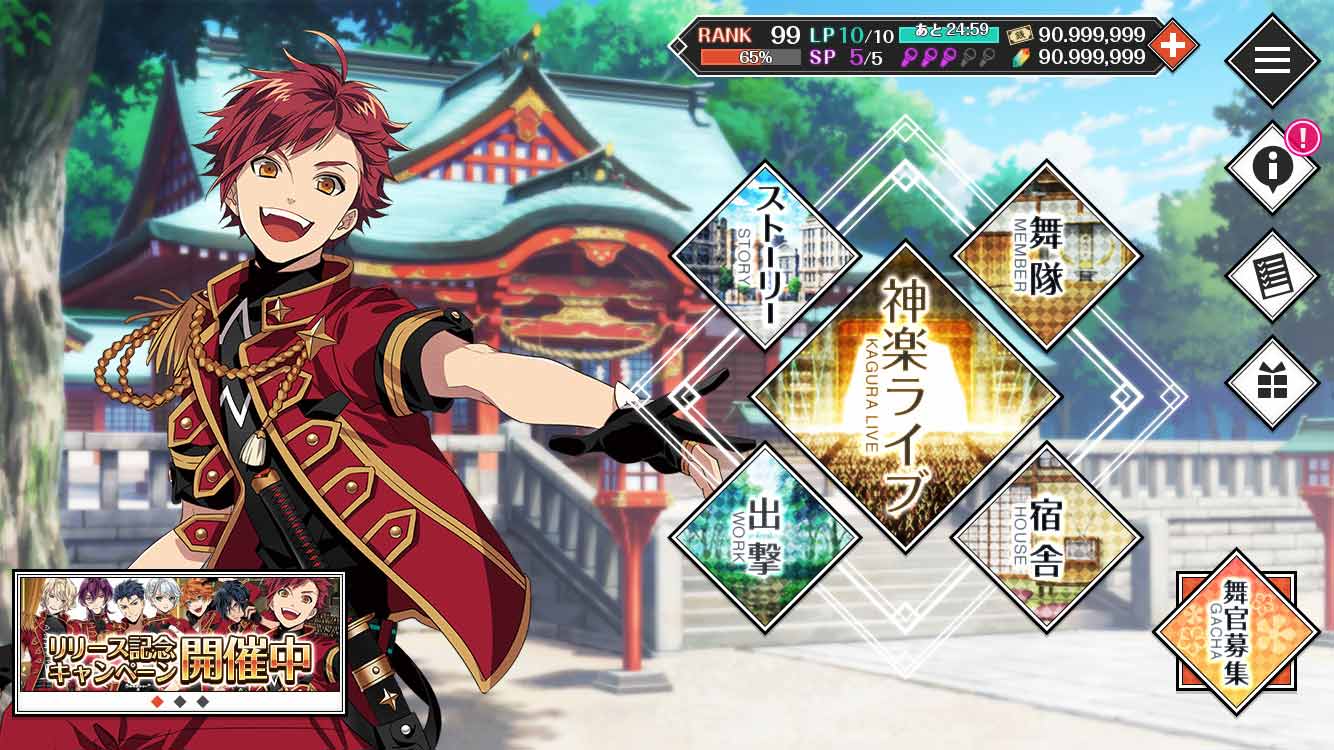
Task: Open the gift box presents
Action: click(x=1272, y=384)
